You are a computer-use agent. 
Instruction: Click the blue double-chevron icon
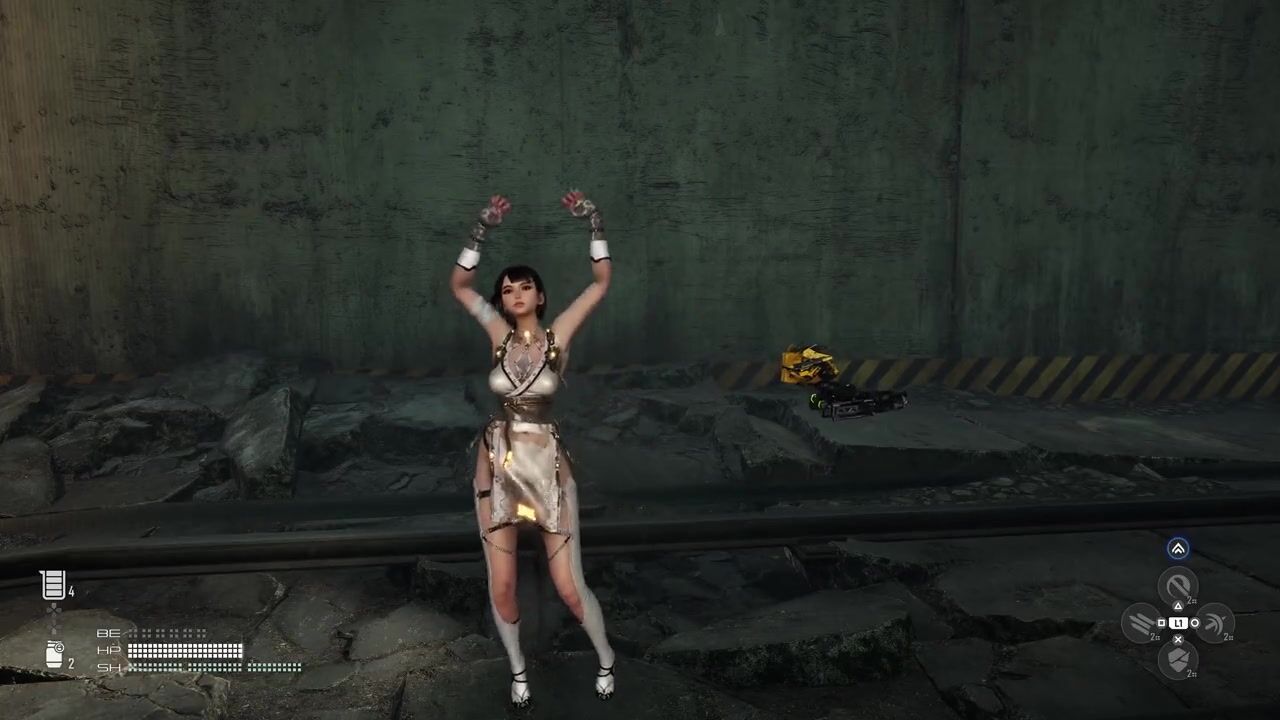point(1178,548)
